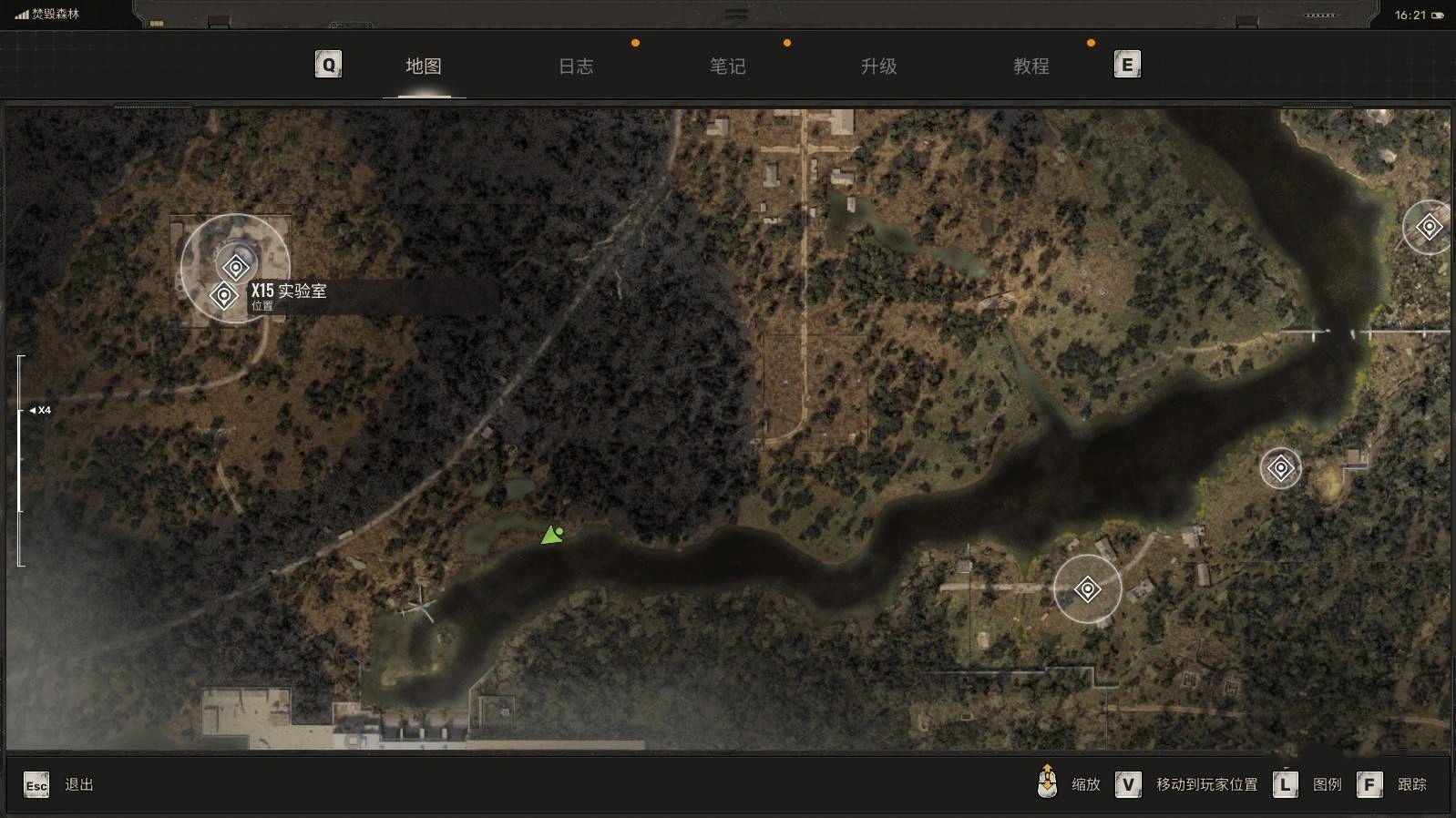Open the 图例 map legend
This screenshot has width=1456, height=818.
pyautogui.click(x=1327, y=784)
